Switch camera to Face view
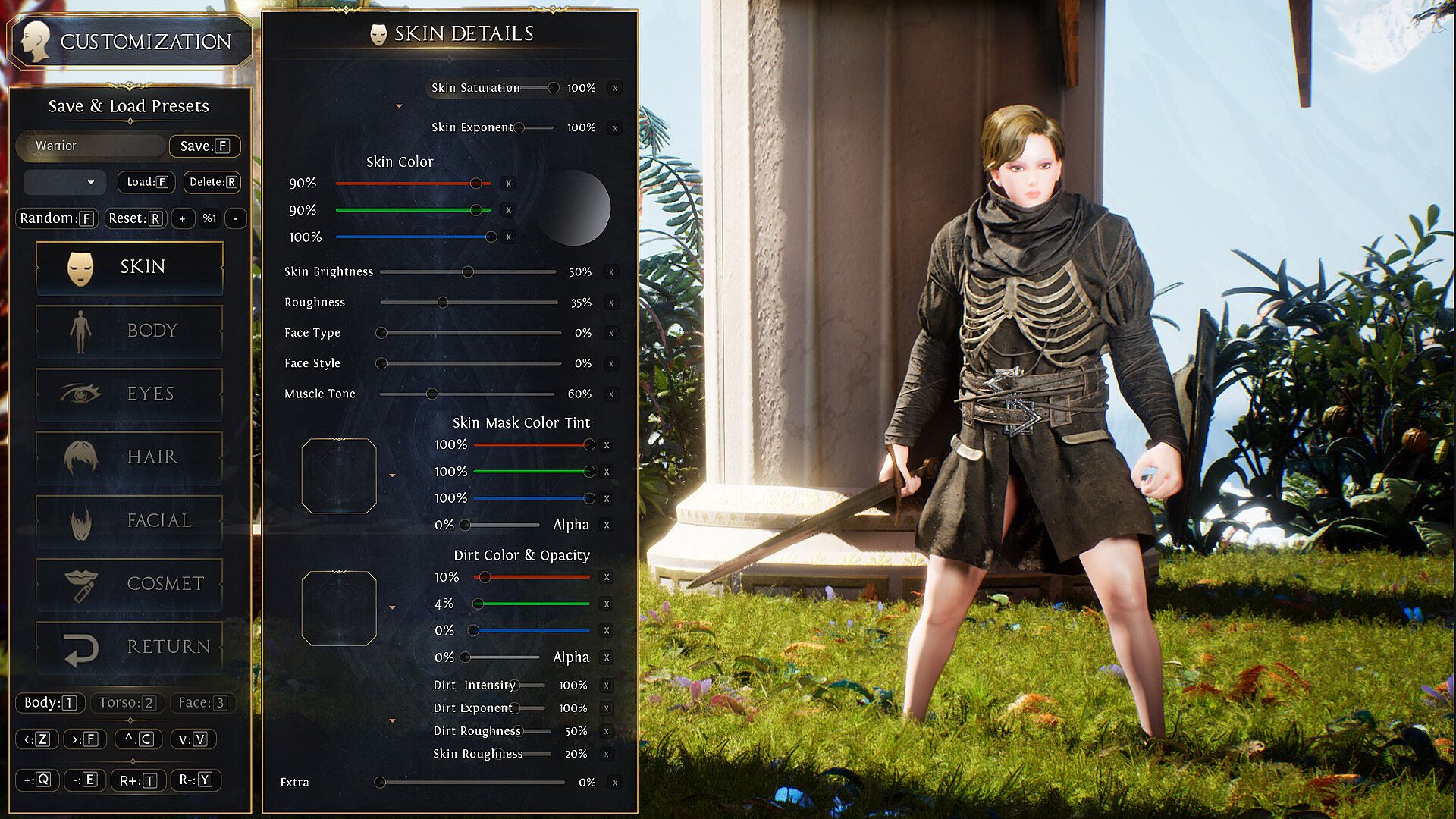1456x819 pixels. coord(202,703)
